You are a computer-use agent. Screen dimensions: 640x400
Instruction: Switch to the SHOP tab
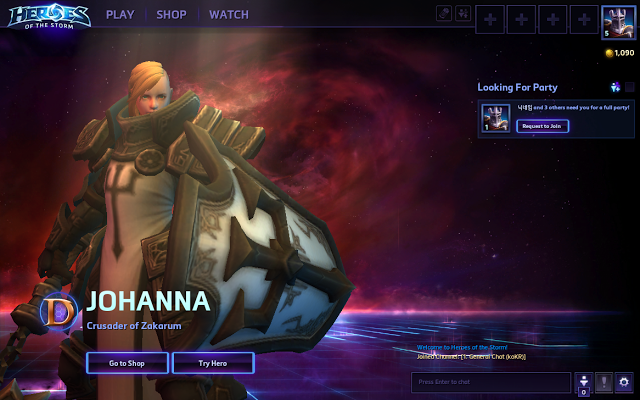click(x=172, y=15)
